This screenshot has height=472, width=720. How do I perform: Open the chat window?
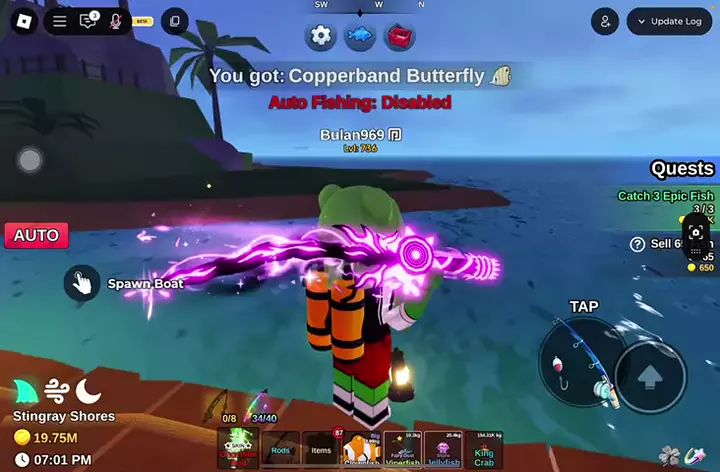[x=88, y=21]
